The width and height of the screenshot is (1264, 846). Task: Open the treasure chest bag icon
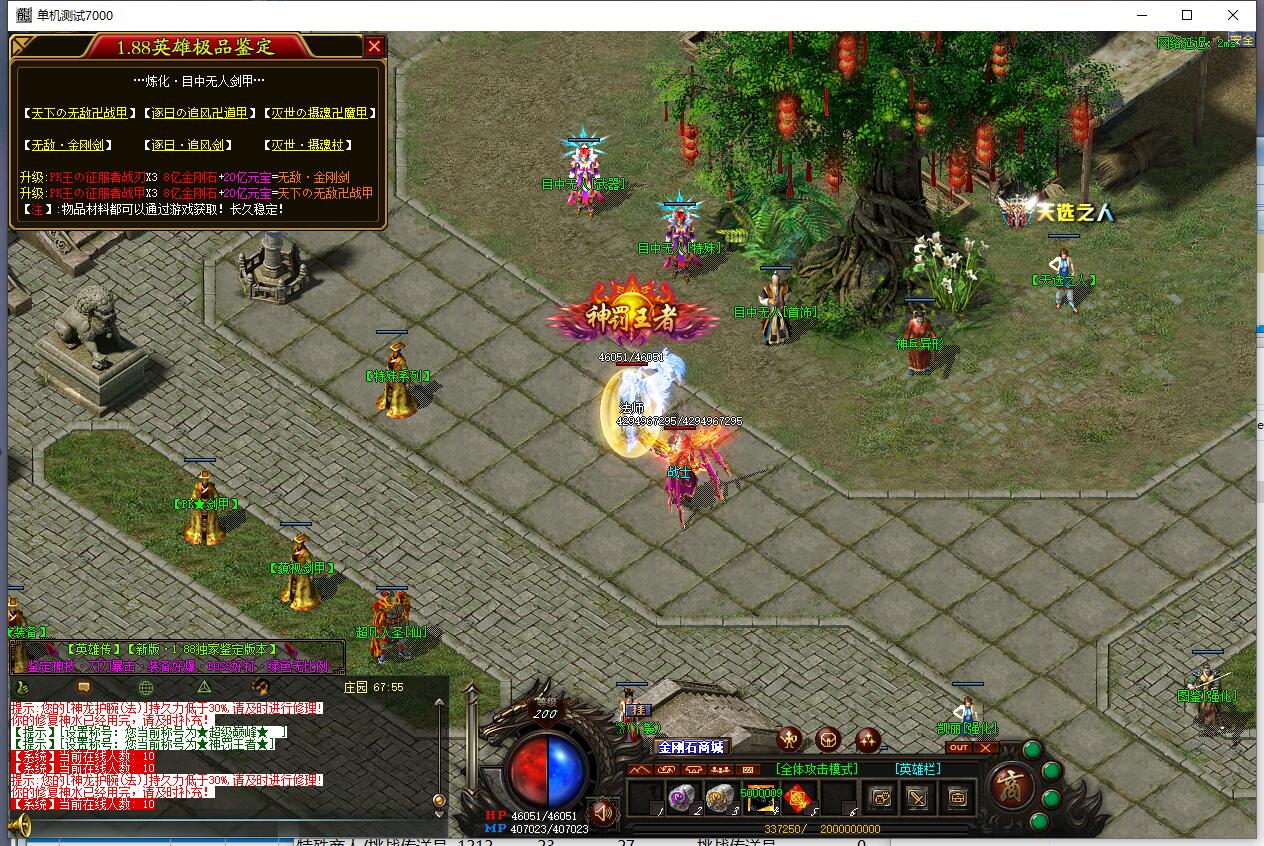[957, 798]
